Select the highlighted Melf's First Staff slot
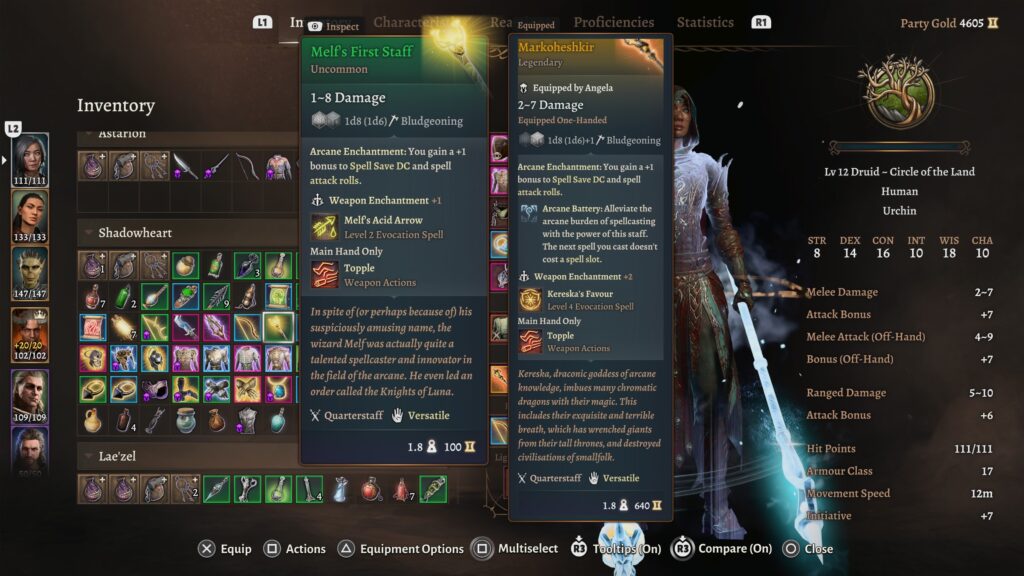This screenshot has height=576, width=1024. [279, 327]
